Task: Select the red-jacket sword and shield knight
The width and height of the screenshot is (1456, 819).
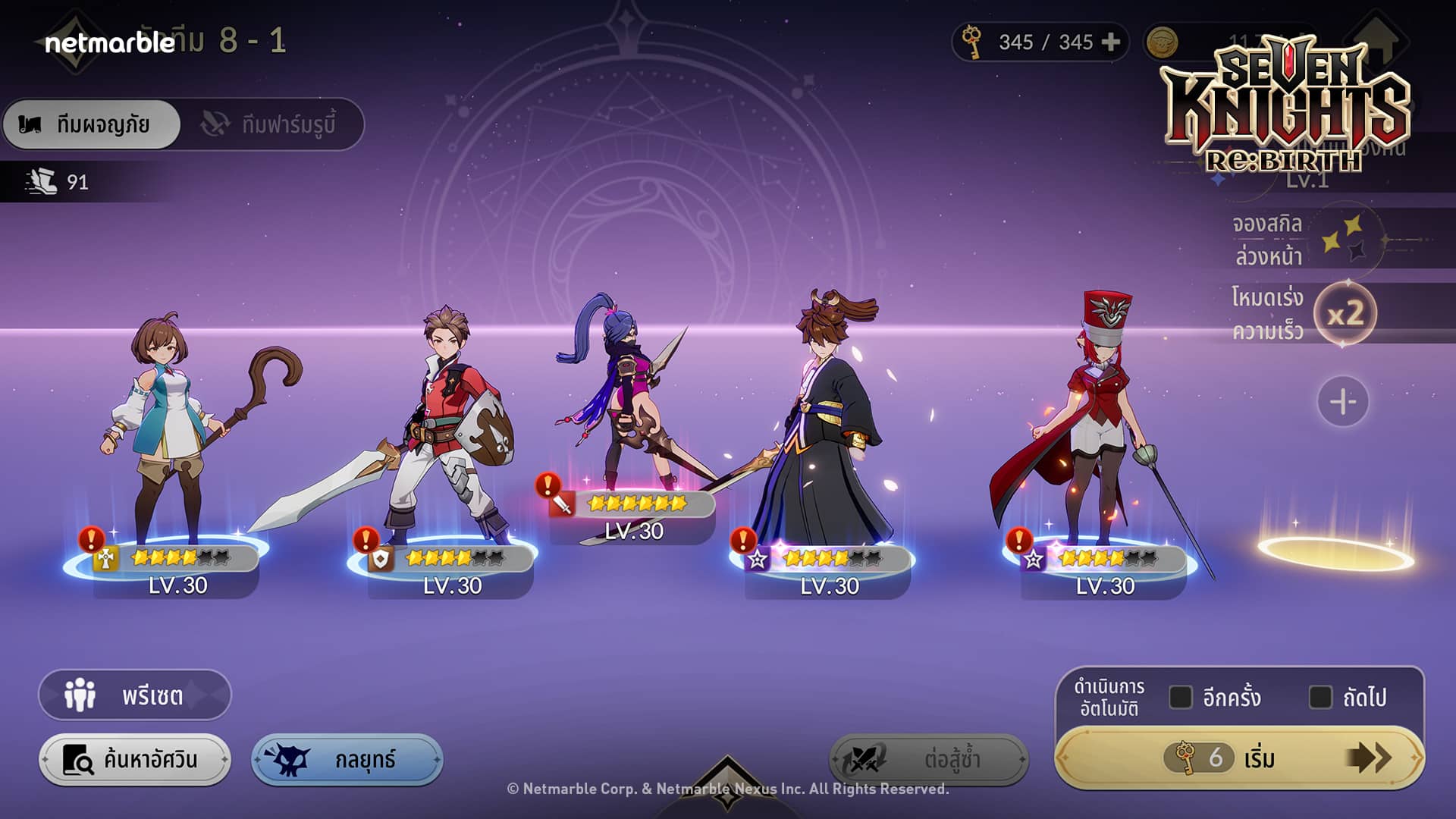Action: coord(447,432)
